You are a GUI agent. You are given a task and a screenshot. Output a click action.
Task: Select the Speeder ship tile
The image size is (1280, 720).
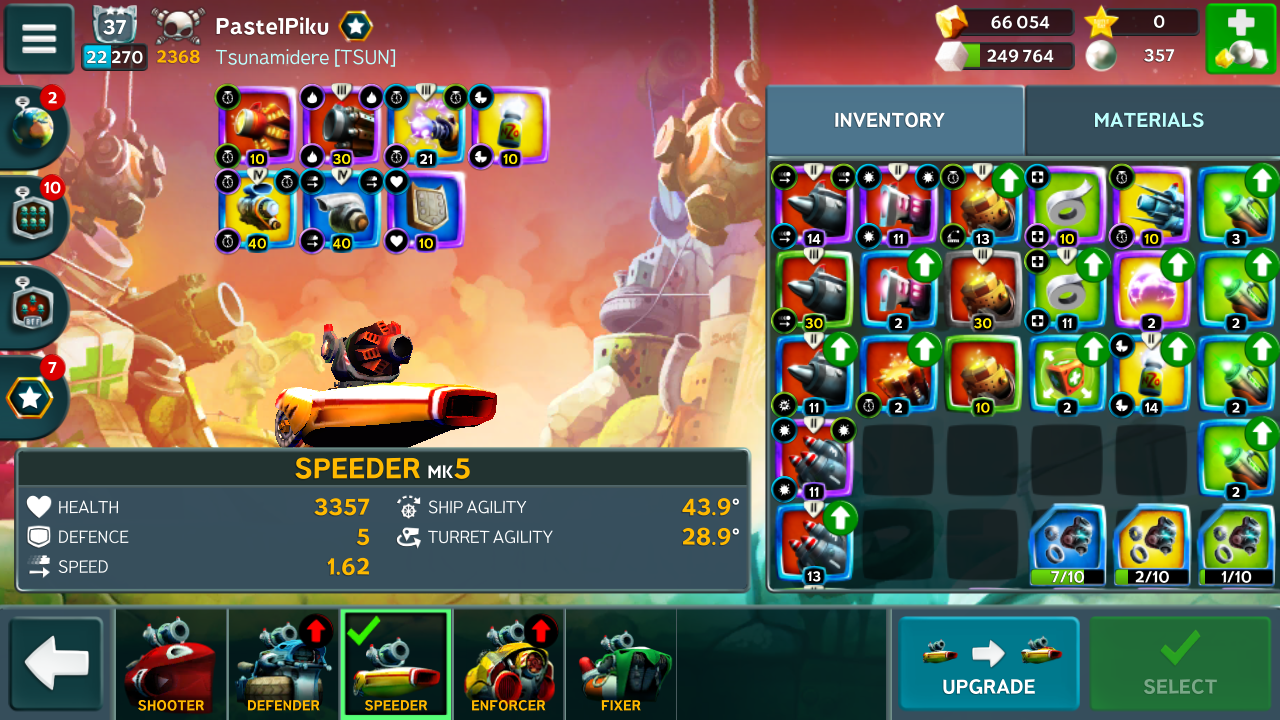tap(396, 664)
